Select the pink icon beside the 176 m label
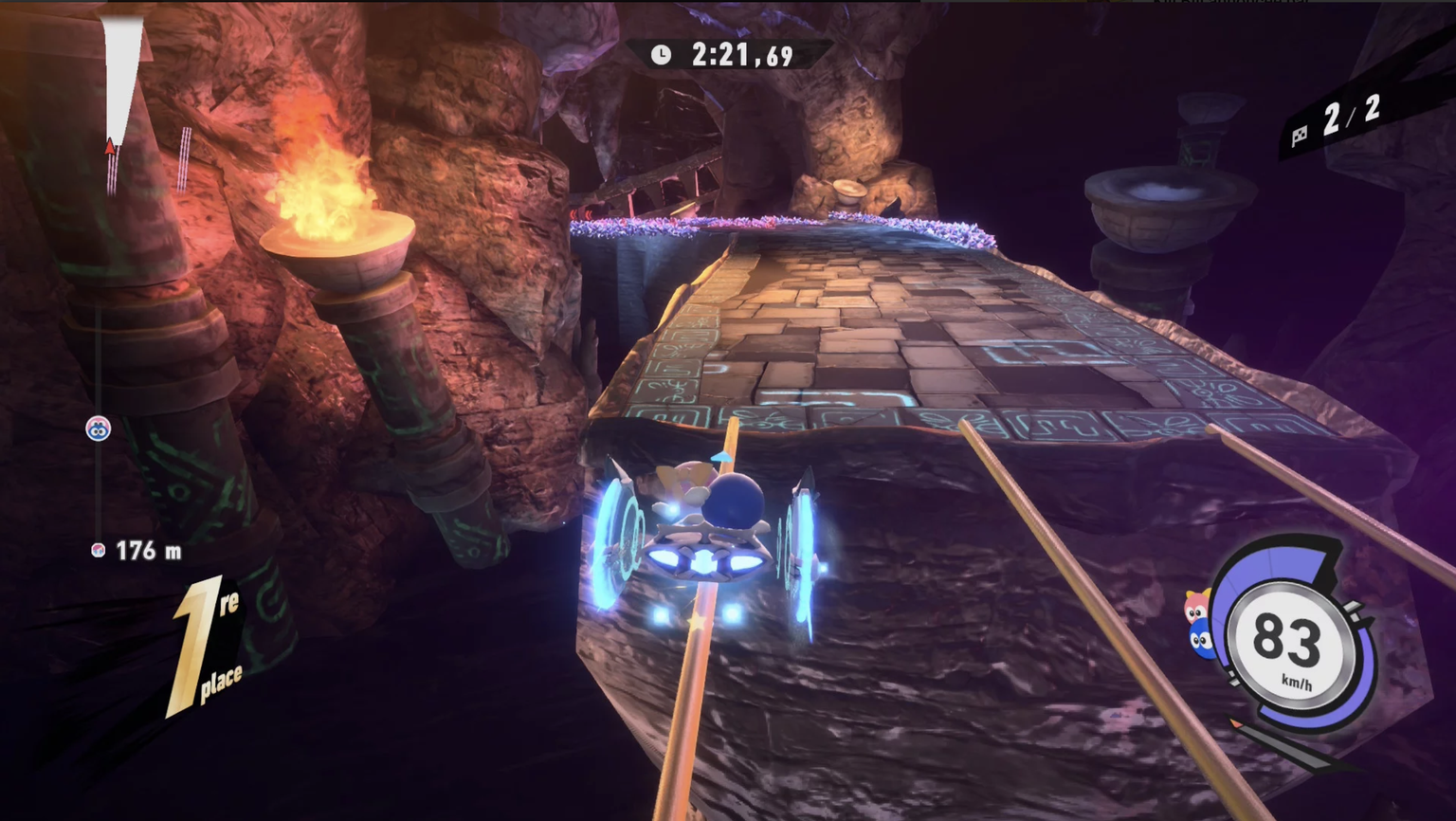 point(98,550)
